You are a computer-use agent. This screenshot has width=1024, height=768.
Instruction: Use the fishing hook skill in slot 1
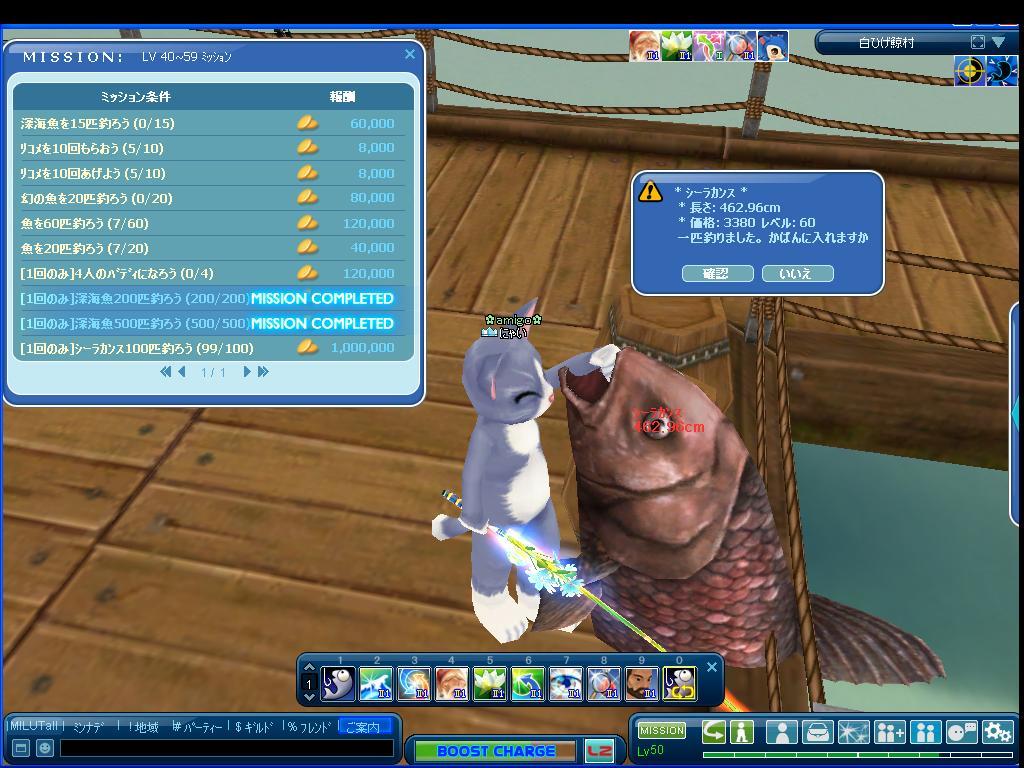[x=338, y=684]
